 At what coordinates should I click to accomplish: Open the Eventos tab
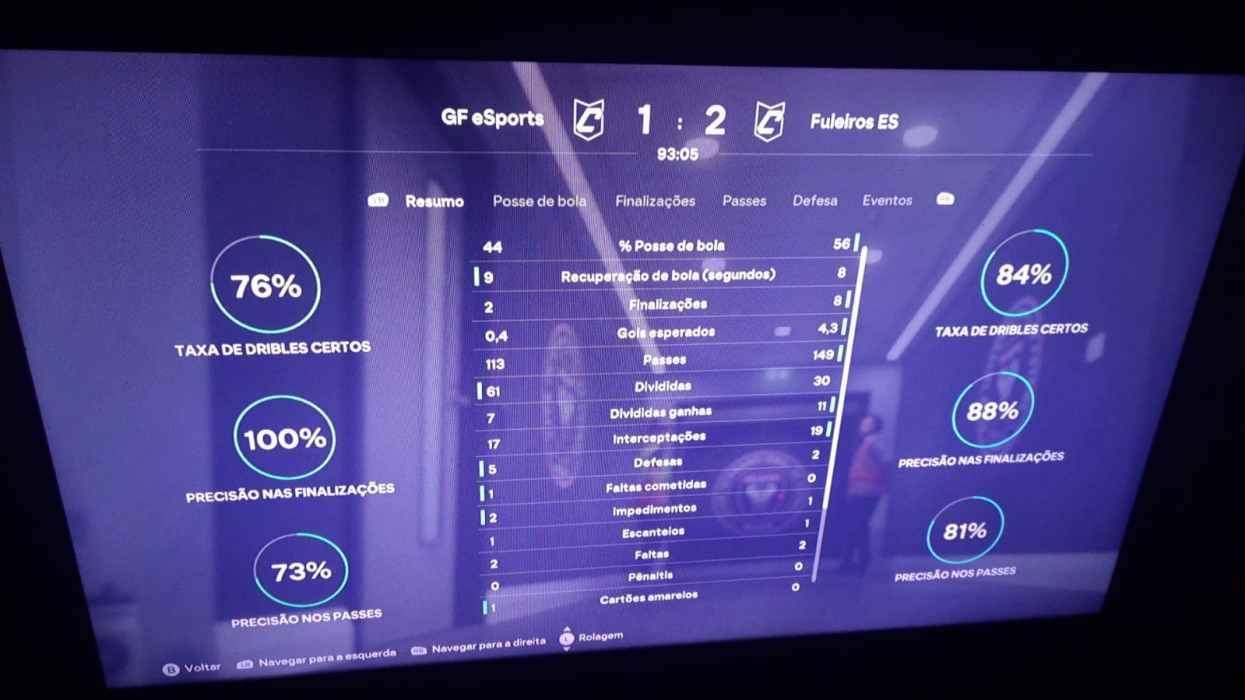(x=887, y=201)
